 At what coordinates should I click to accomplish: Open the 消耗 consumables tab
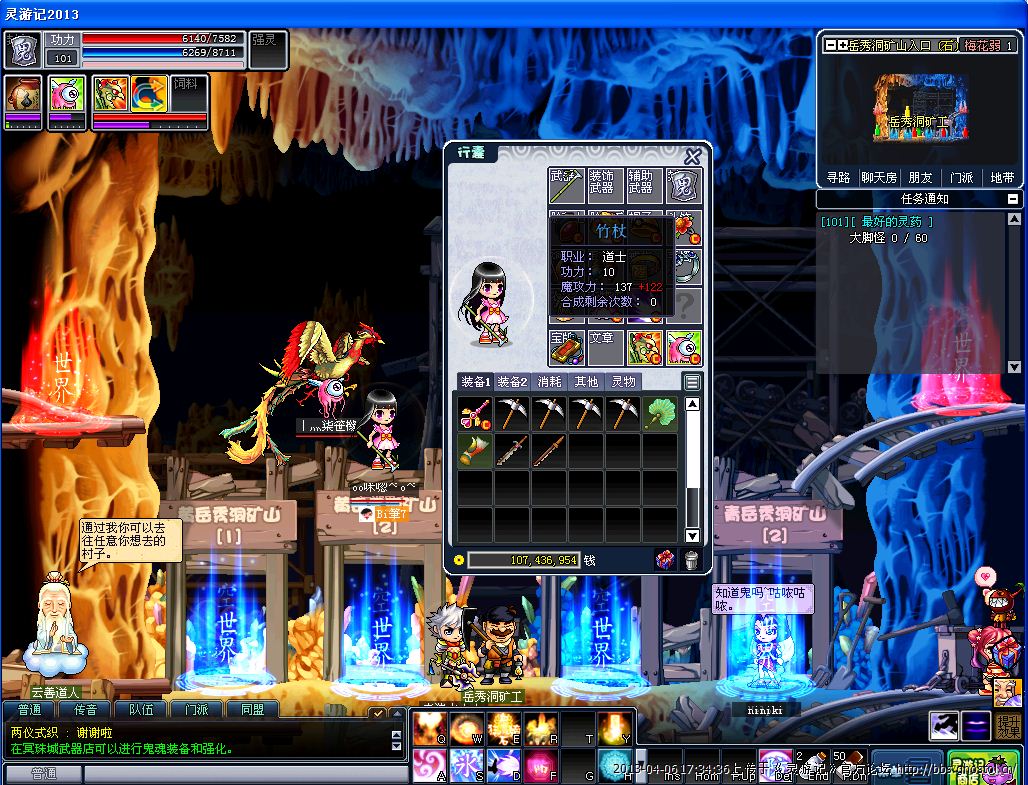[x=550, y=382]
